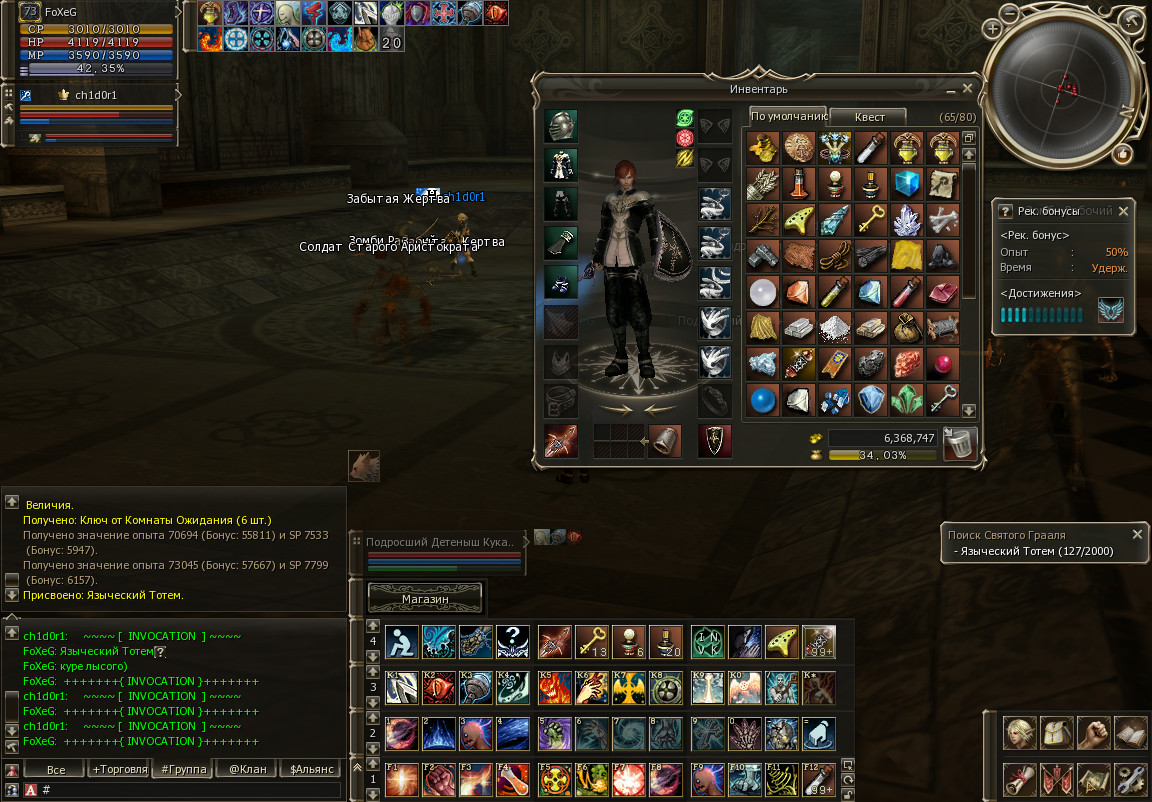
Task: Open the Магазин shop
Action: tap(426, 598)
